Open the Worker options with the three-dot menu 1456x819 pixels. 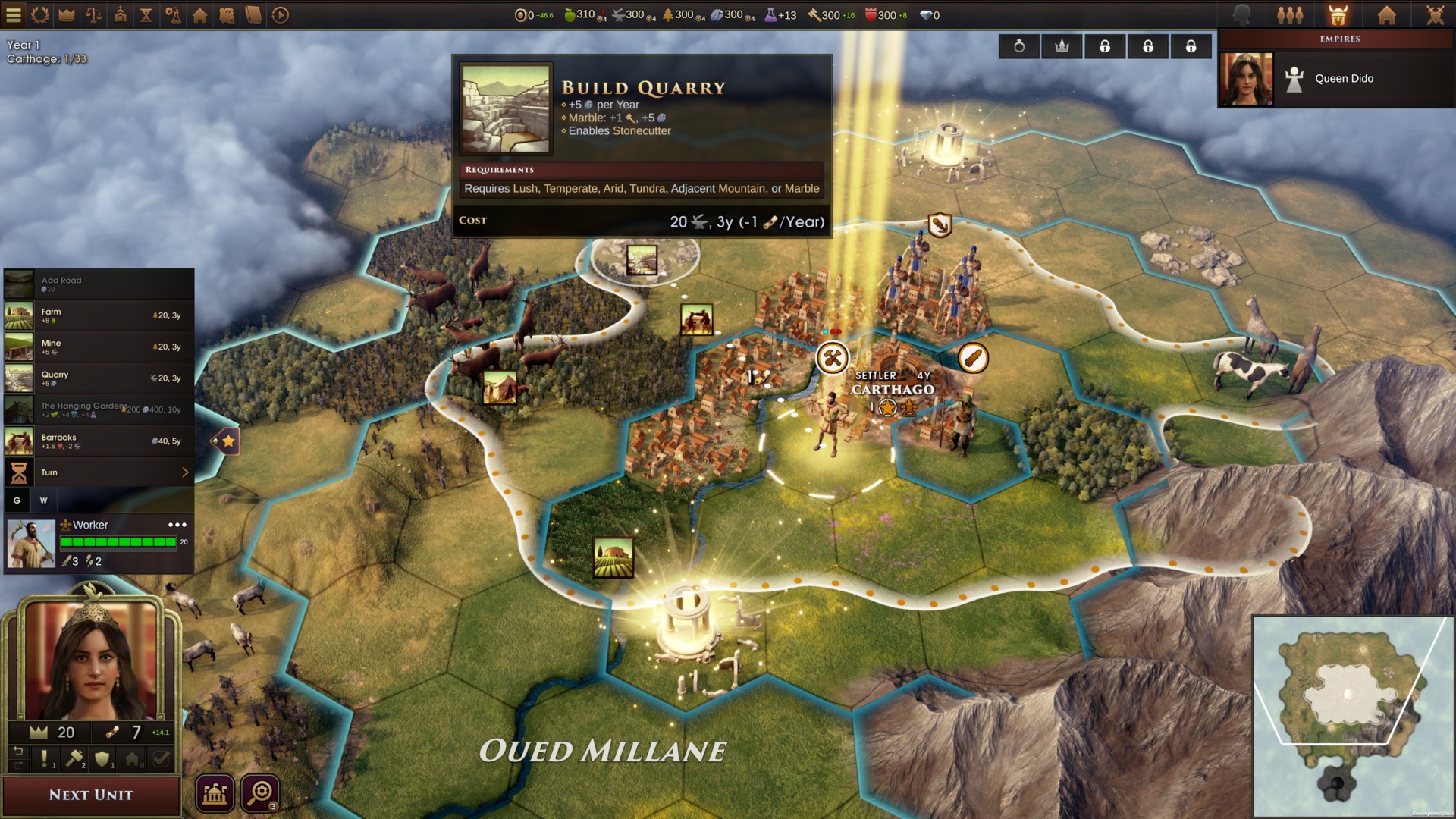pos(176,524)
